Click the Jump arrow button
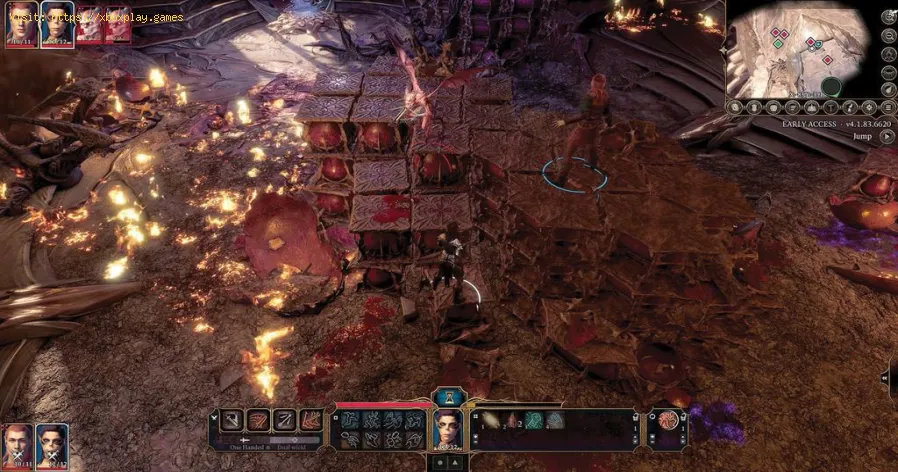This screenshot has height=472, width=898. coord(887,137)
